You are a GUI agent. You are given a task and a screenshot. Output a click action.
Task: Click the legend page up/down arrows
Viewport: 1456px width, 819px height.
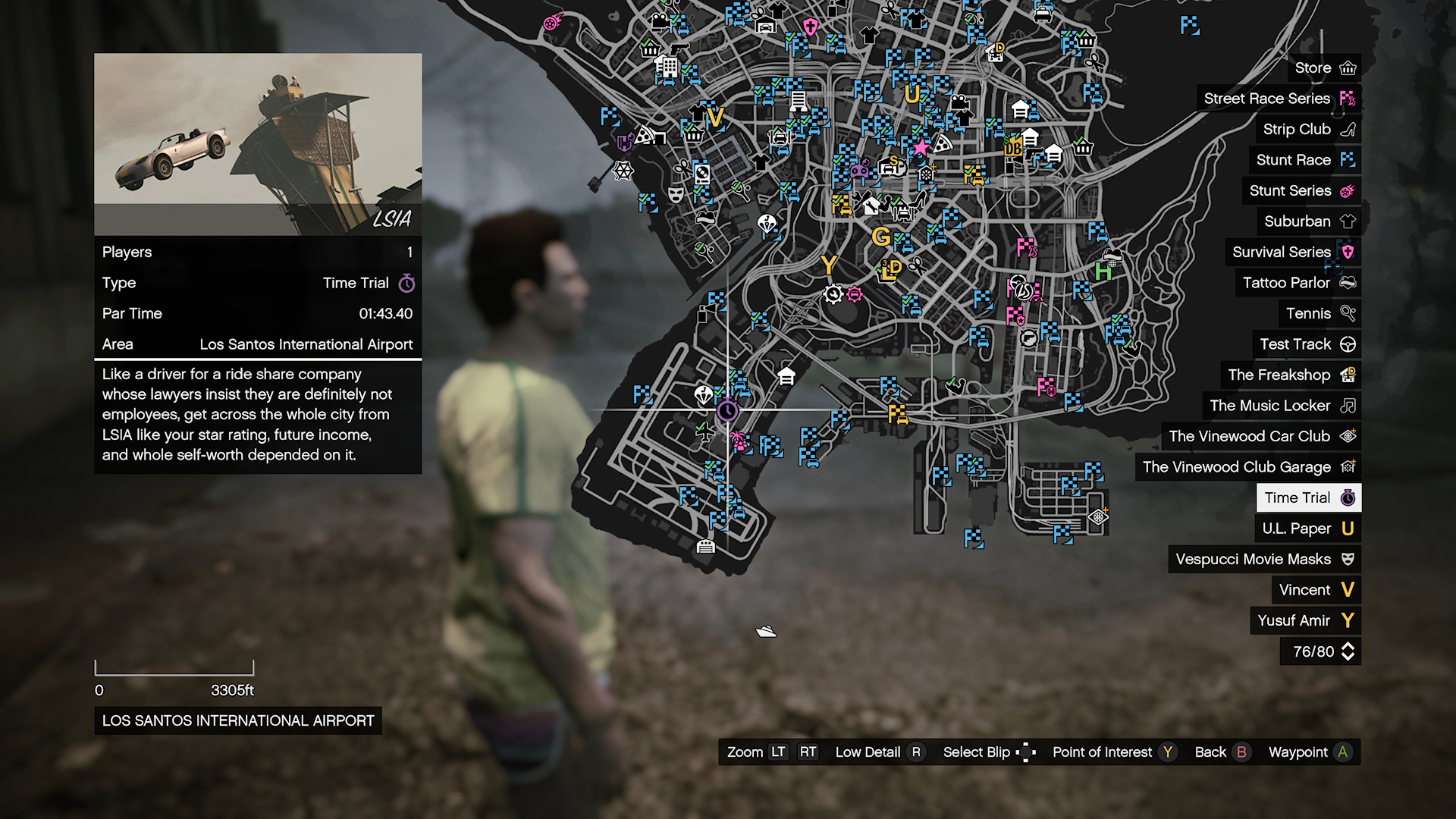(x=1348, y=651)
